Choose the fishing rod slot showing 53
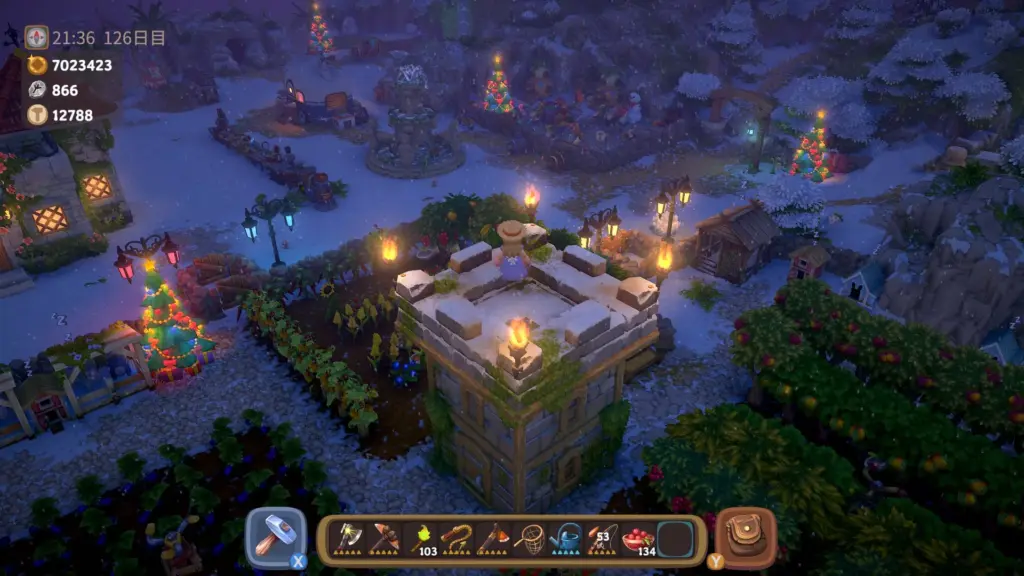The width and height of the screenshot is (1024, 576). [601, 538]
